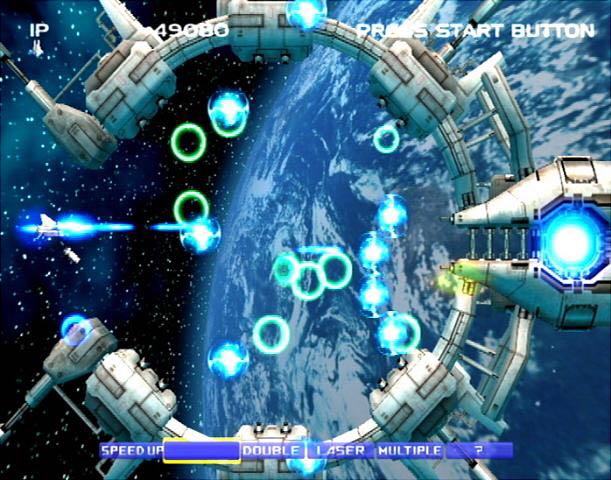The width and height of the screenshot is (611, 480).
Task: Select the SPEED UP power meter slot
Action: [x=129, y=451]
